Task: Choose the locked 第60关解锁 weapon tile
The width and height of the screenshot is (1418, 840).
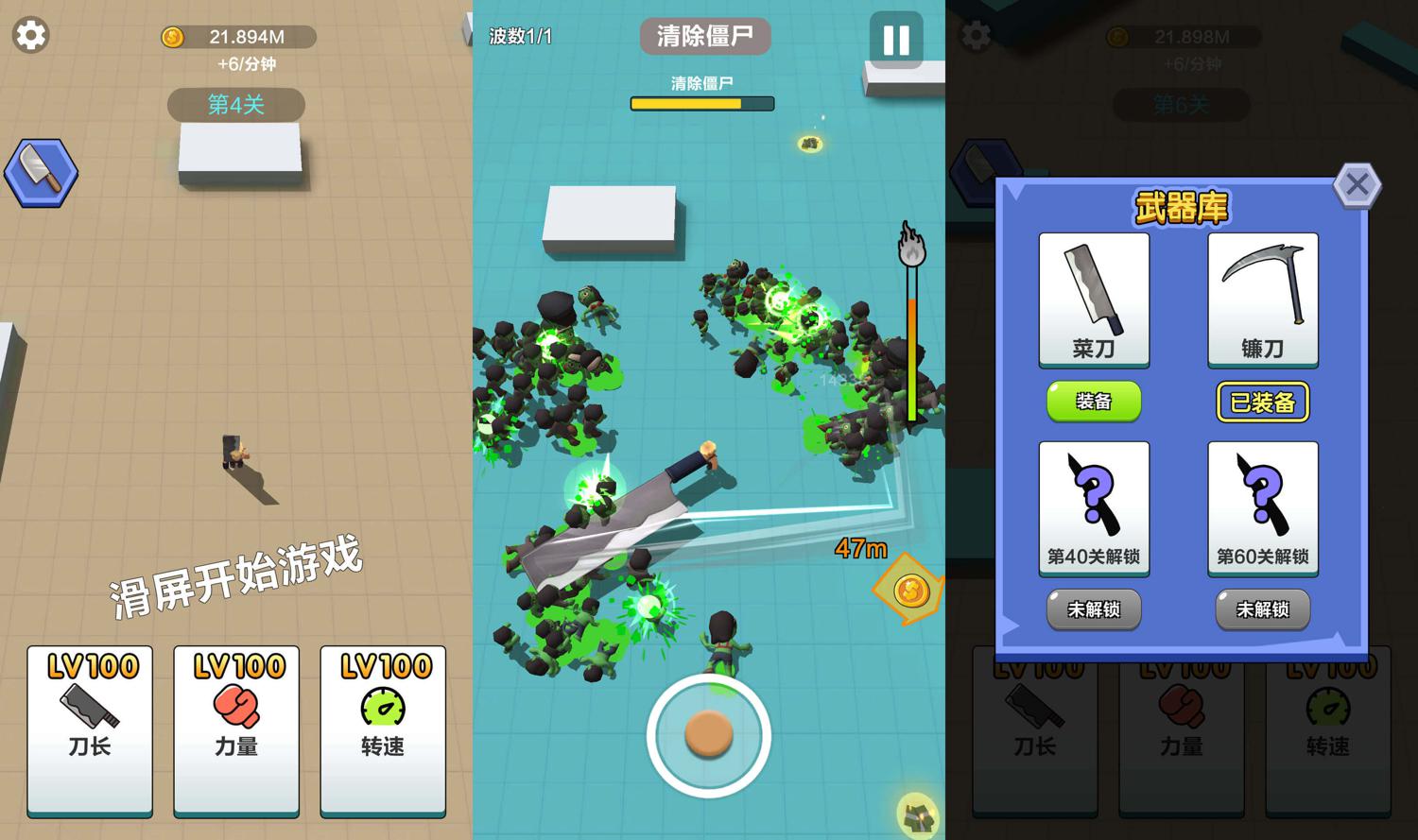Action: pos(1262,508)
